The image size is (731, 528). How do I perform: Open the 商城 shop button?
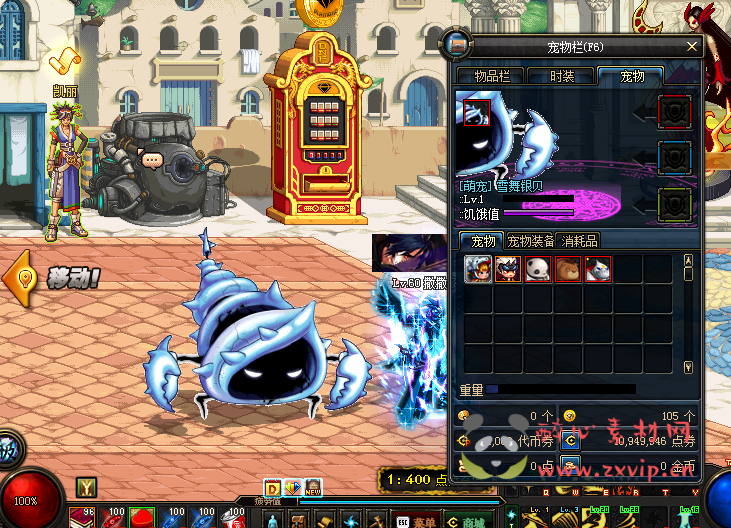(x=467, y=521)
